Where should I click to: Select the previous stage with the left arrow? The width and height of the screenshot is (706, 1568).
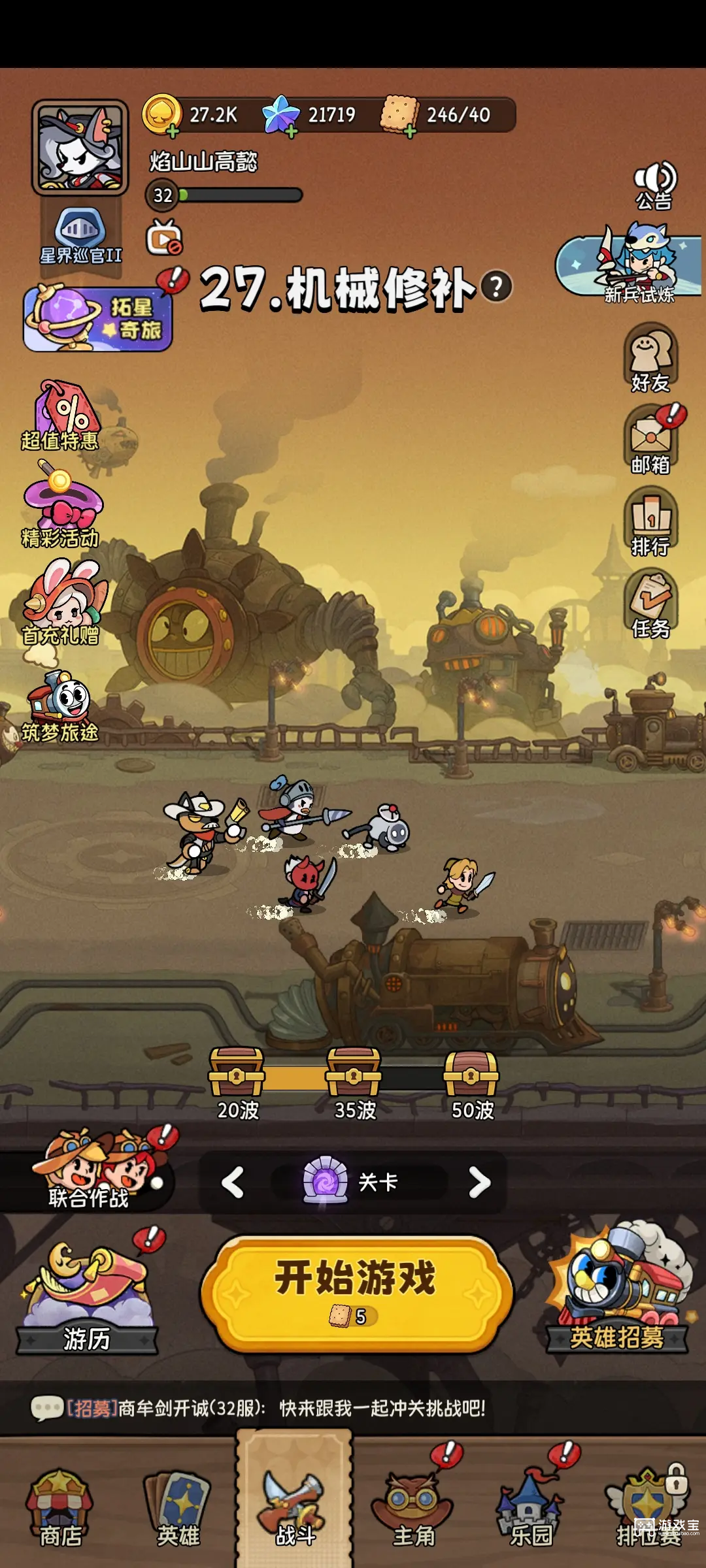tap(233, 1182)
